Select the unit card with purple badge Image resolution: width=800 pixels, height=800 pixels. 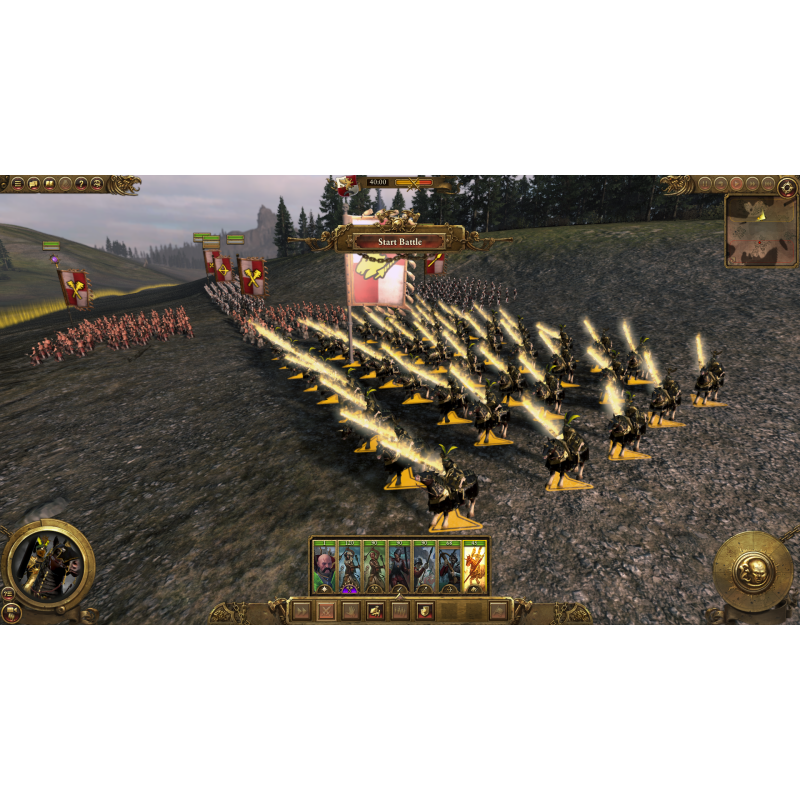click(350, 568)
